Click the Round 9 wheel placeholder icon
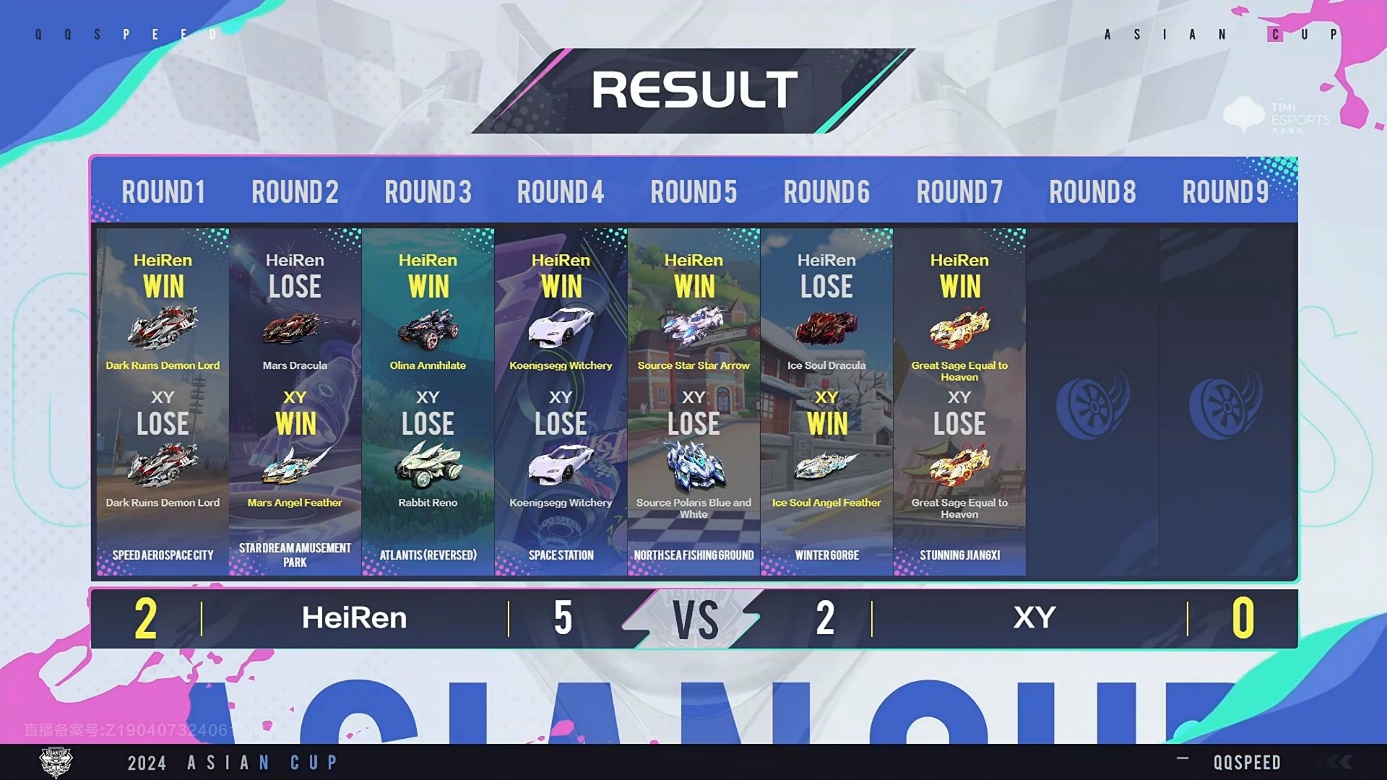The image size is (1387, 780). [1225, 403]
